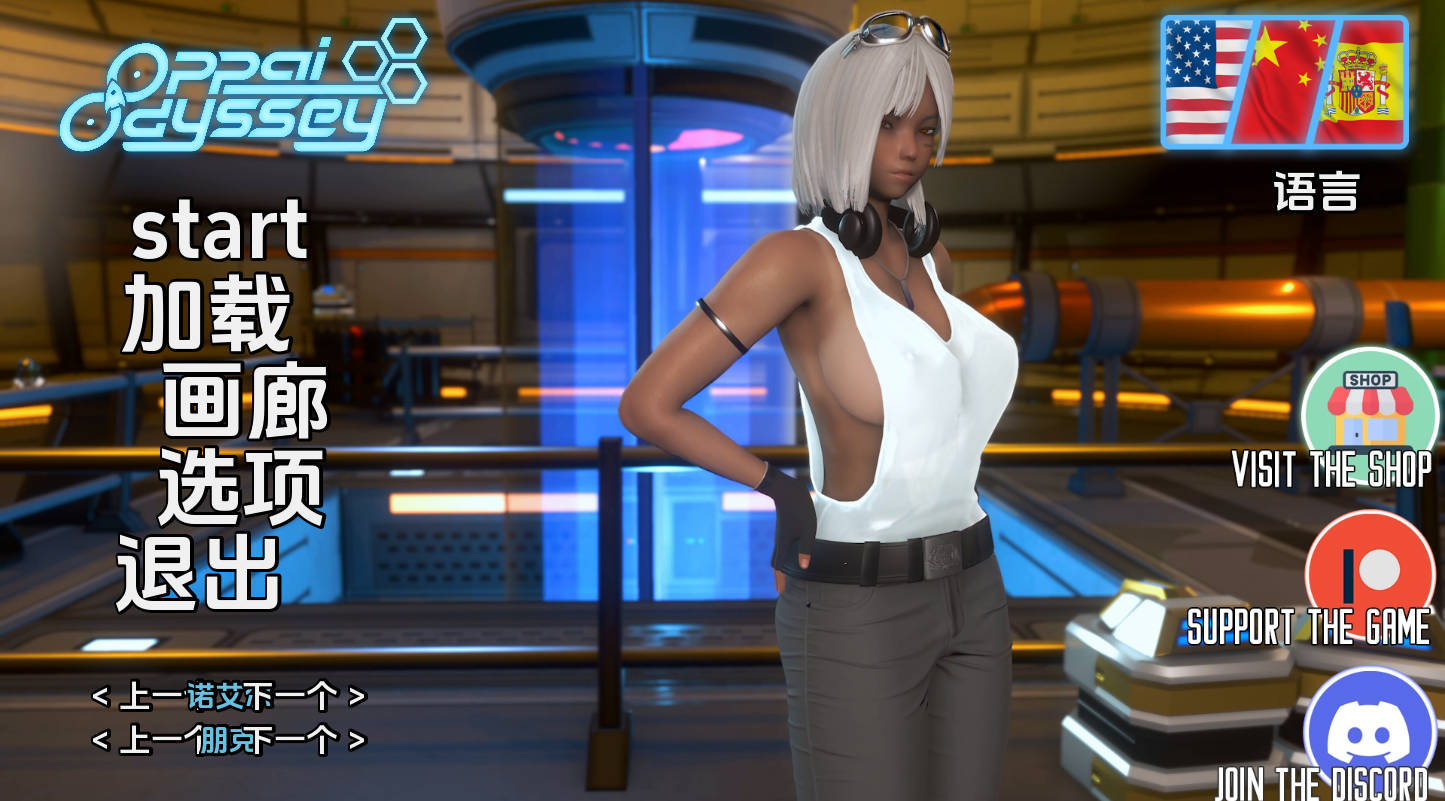Choose 退出 to quit the game

click(x=198, y=572)
